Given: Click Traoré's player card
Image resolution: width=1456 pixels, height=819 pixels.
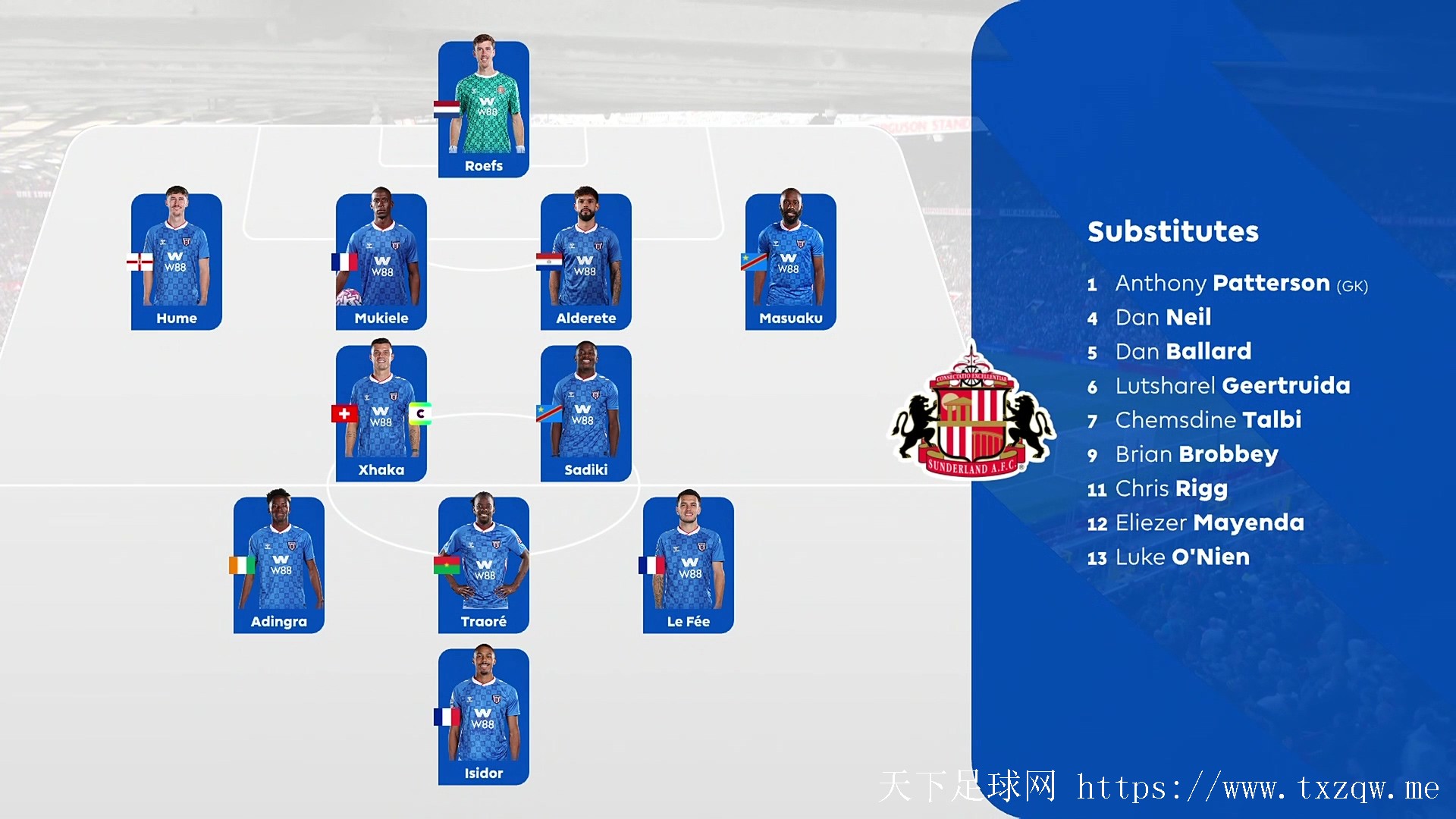Looking at the screenshot, I should tap(484, 565).
